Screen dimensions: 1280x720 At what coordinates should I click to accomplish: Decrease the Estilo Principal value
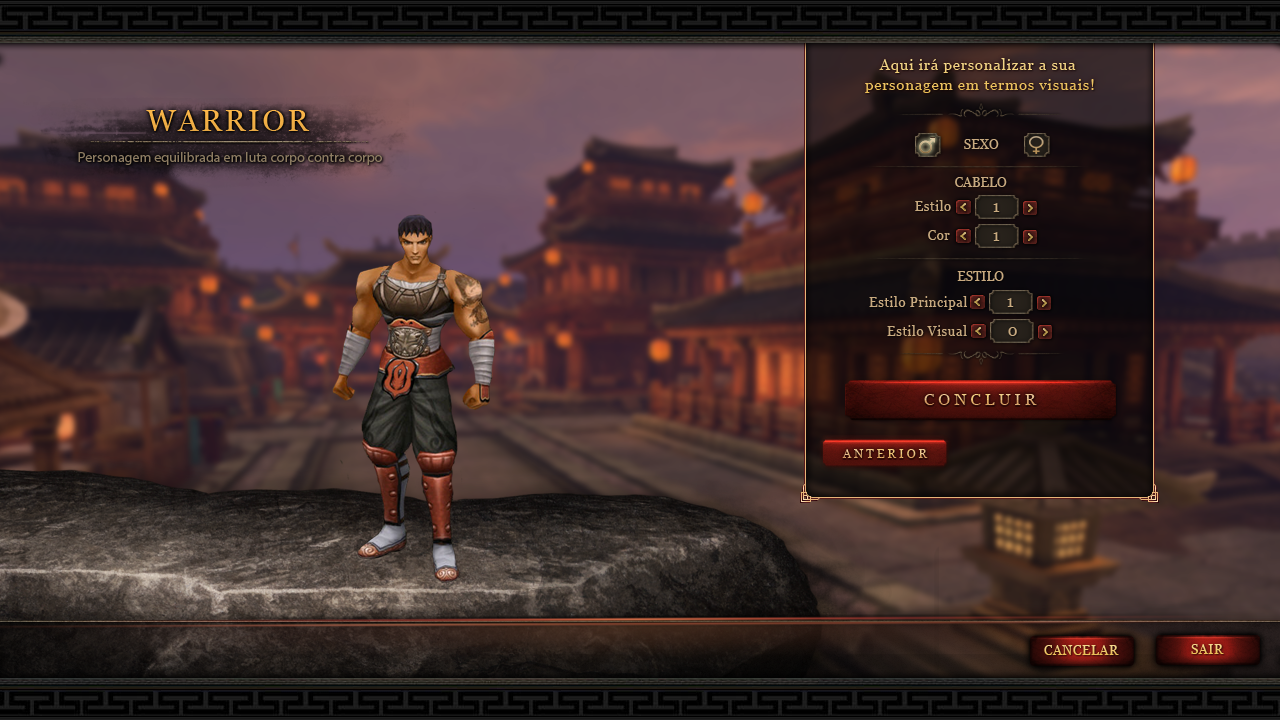[977, 302]
